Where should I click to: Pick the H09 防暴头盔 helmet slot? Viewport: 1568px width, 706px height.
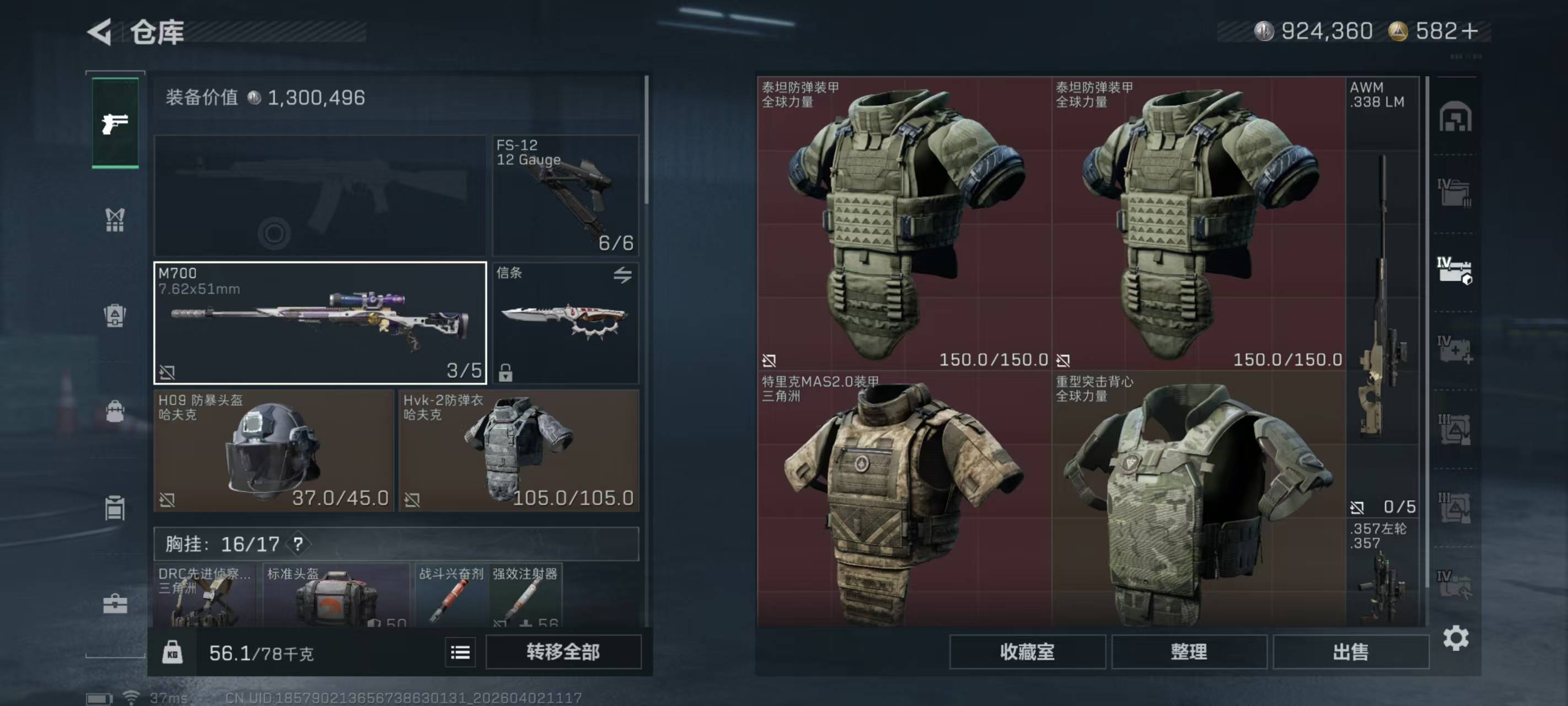274,451
